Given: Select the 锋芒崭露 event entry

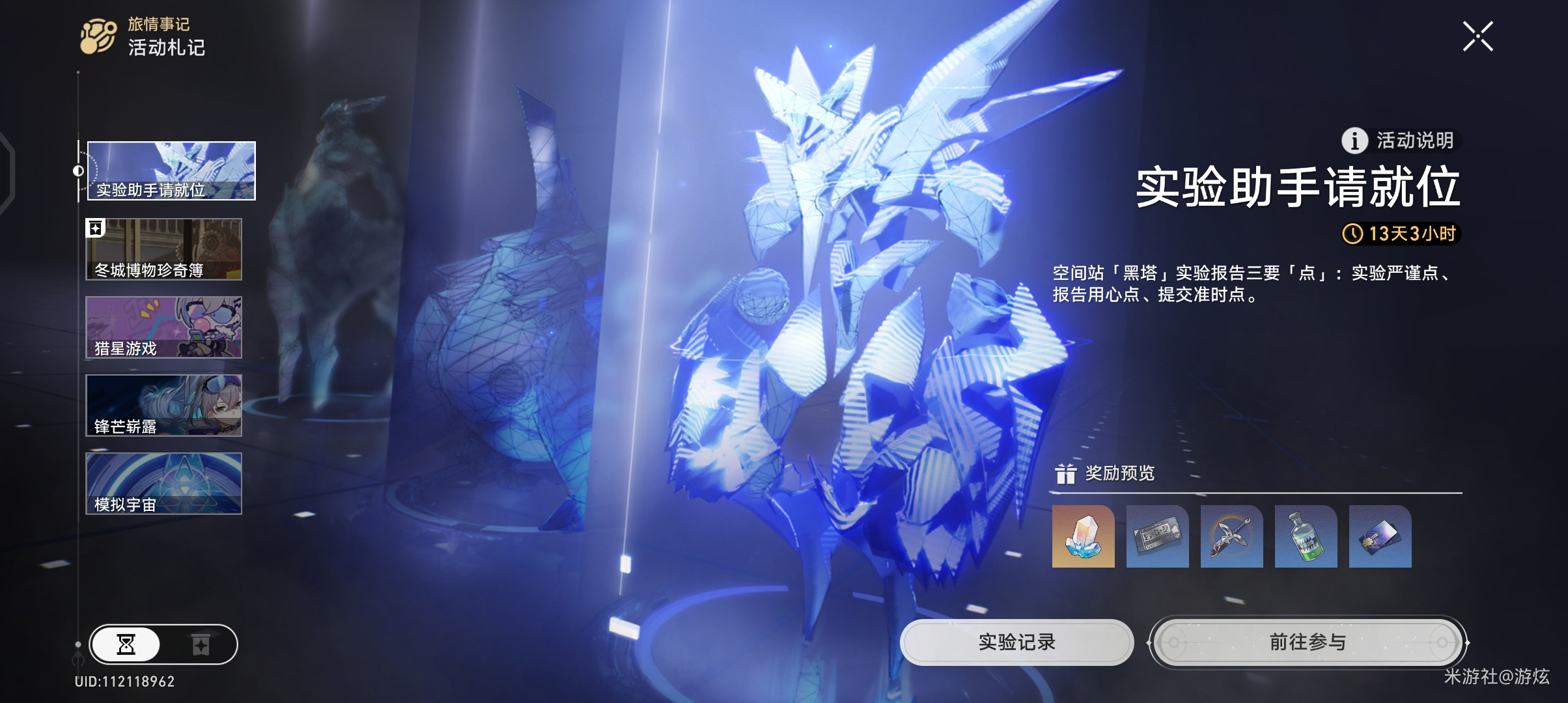Looking at the screenshot, I should click(x=164, y=406).
